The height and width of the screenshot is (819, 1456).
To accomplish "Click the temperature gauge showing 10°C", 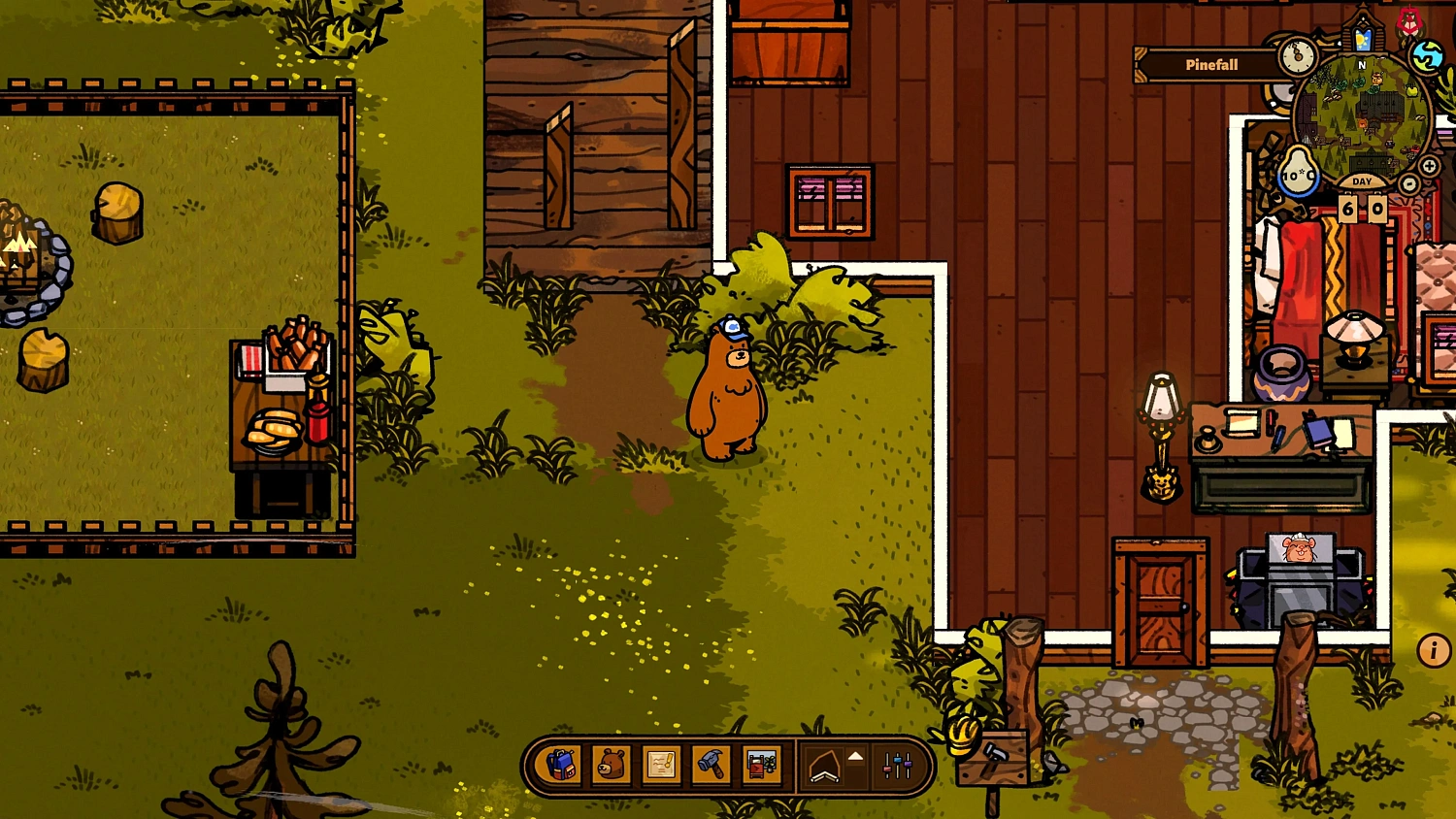I will 1299,174.
